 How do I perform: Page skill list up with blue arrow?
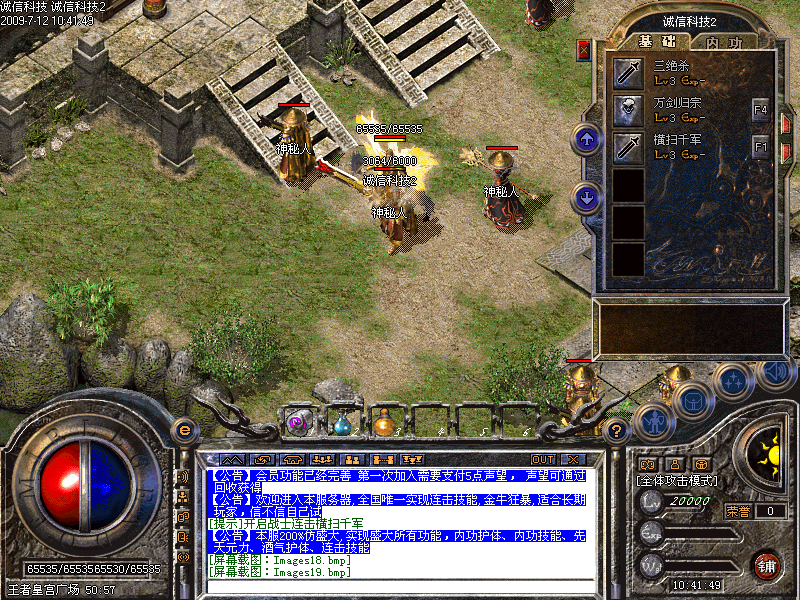pyautogui.click(x=587, y=139)
